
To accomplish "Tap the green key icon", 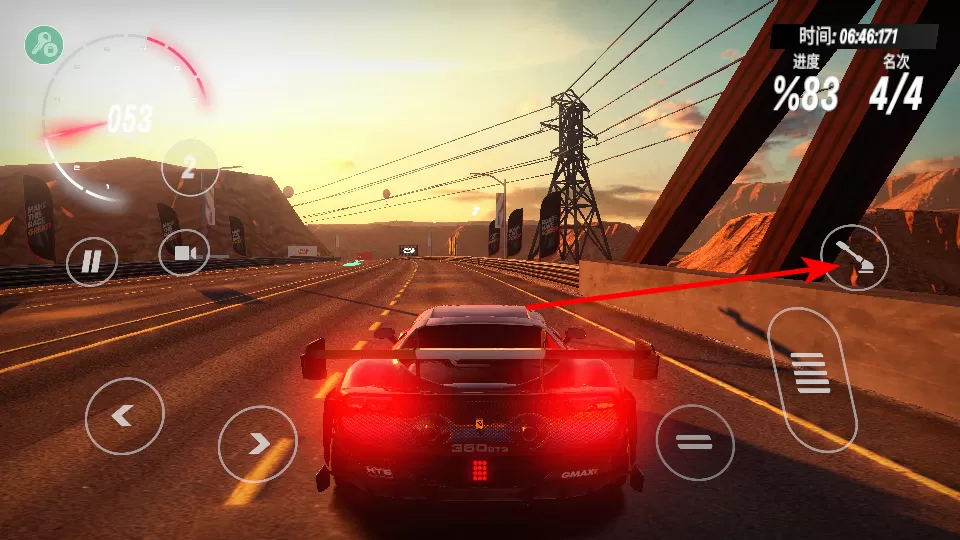I will click(44, 44).
